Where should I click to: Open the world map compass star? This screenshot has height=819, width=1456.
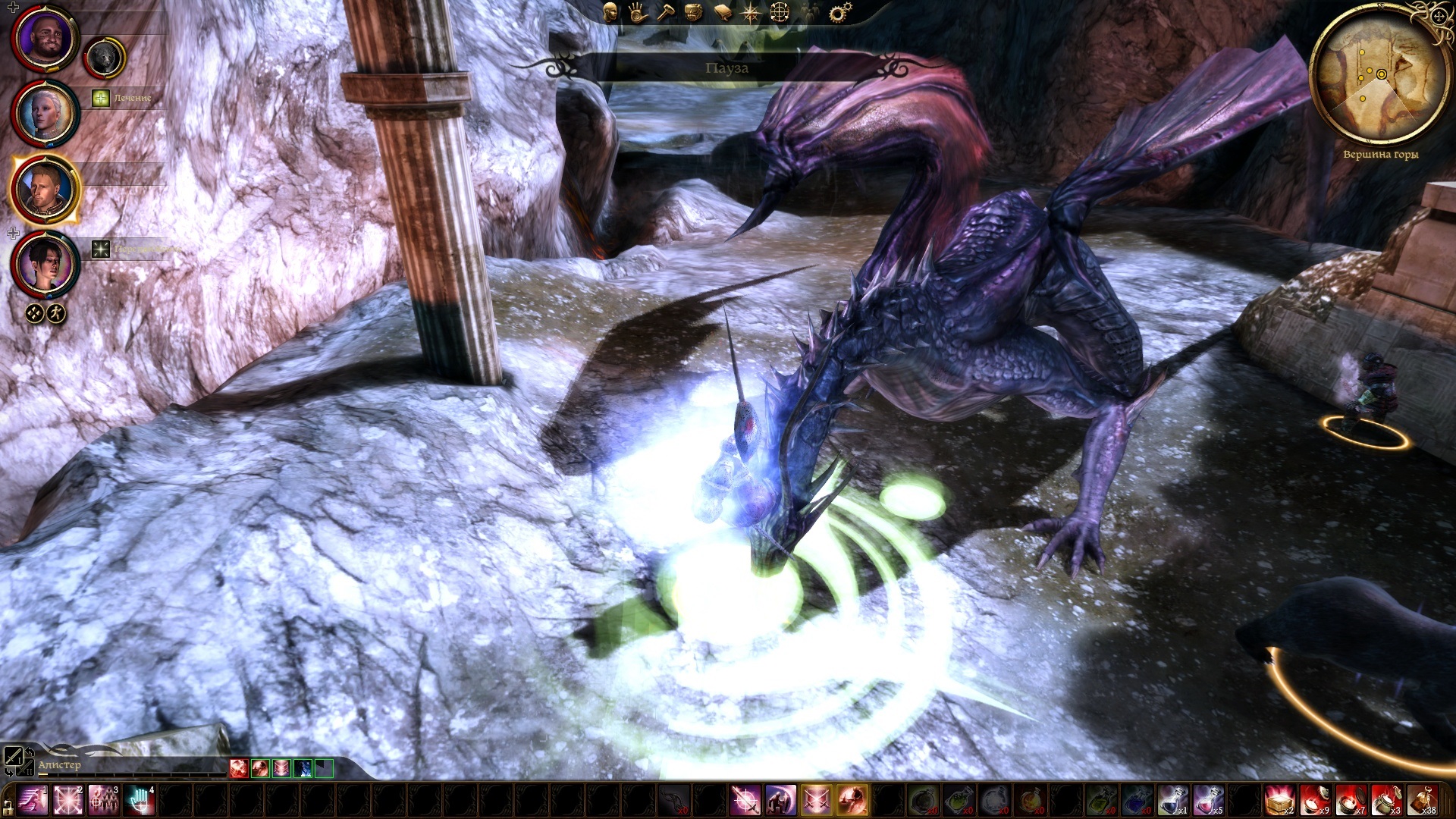click(751, 13)
